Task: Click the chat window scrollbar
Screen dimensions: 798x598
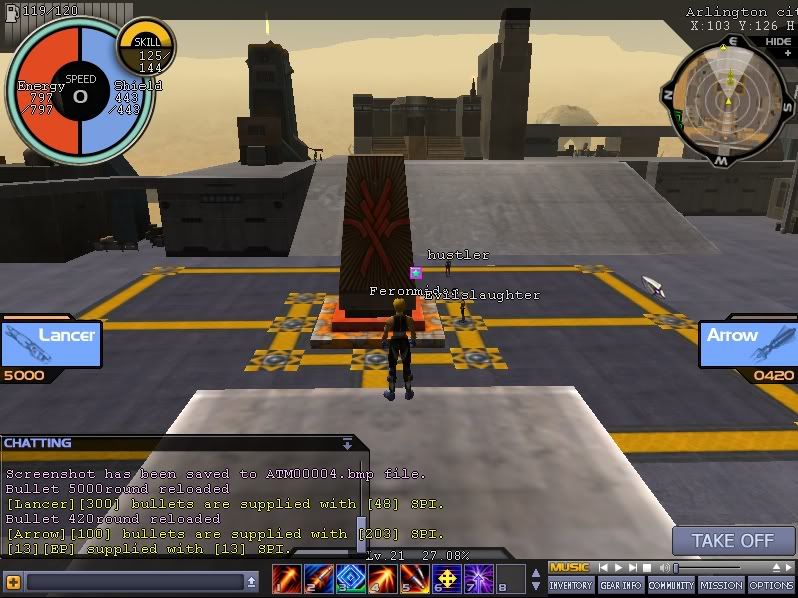Action: coord(360,528)
